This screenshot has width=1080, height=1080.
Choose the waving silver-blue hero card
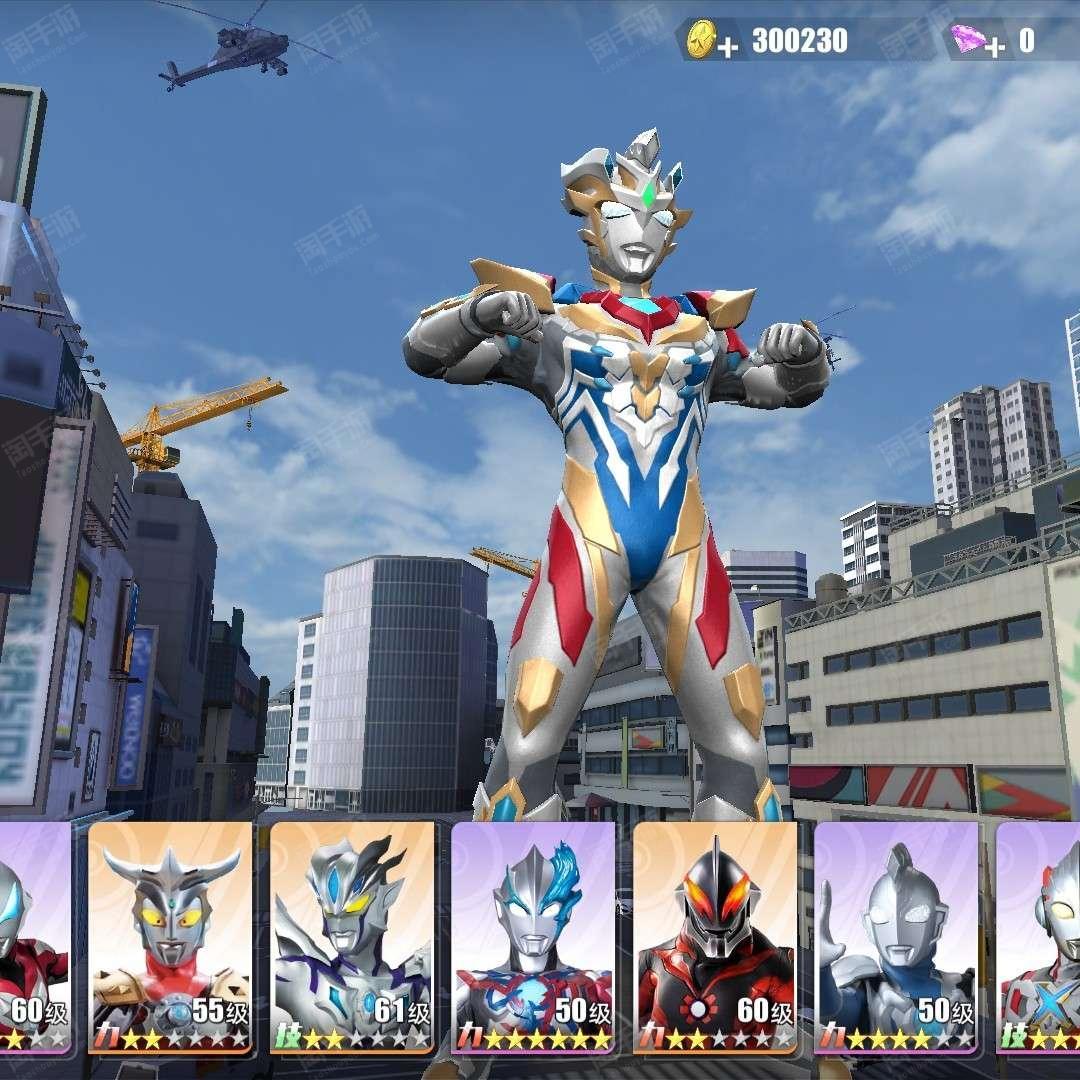896,935
